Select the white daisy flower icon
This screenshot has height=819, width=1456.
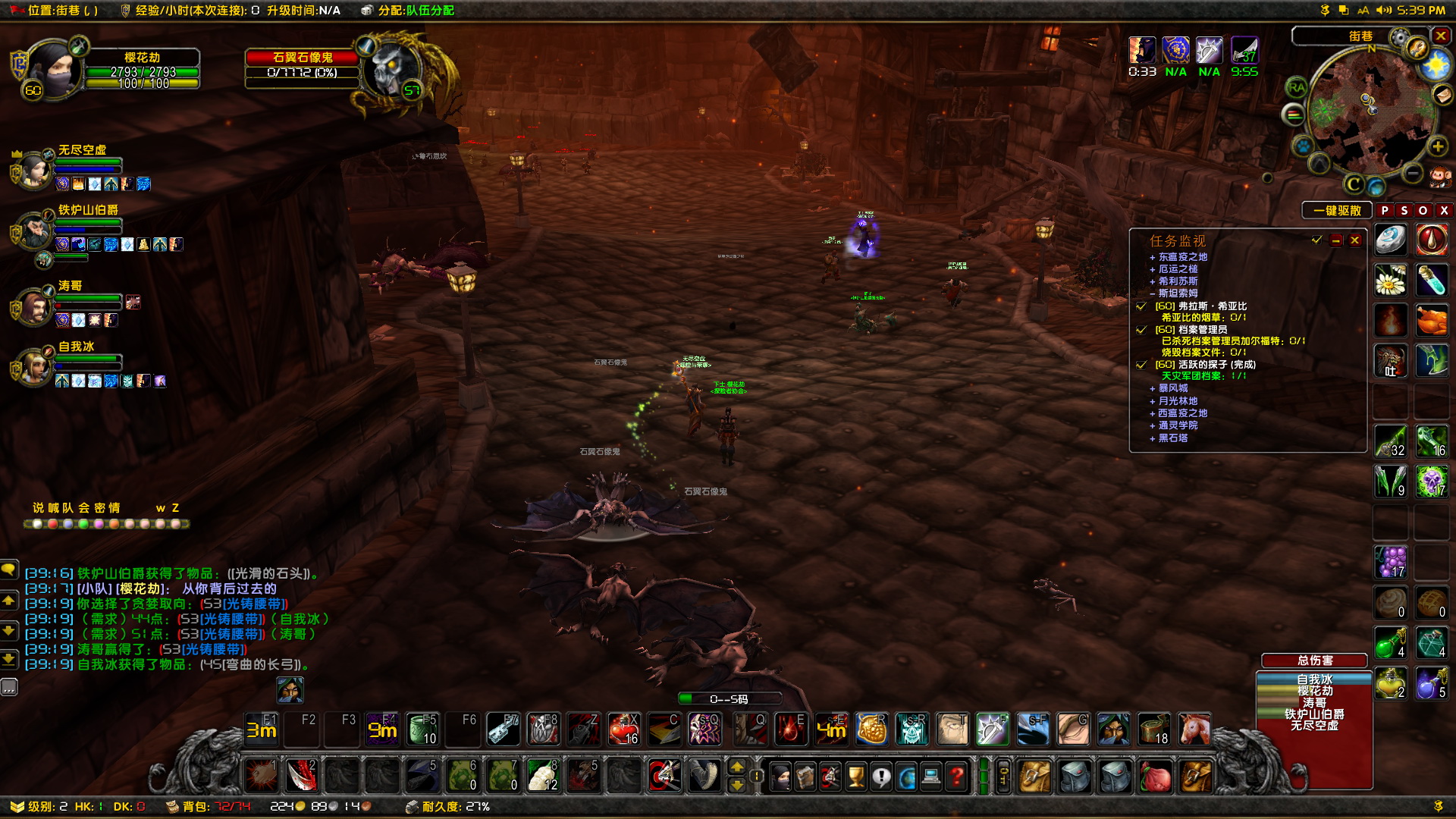coord(1392,281)
